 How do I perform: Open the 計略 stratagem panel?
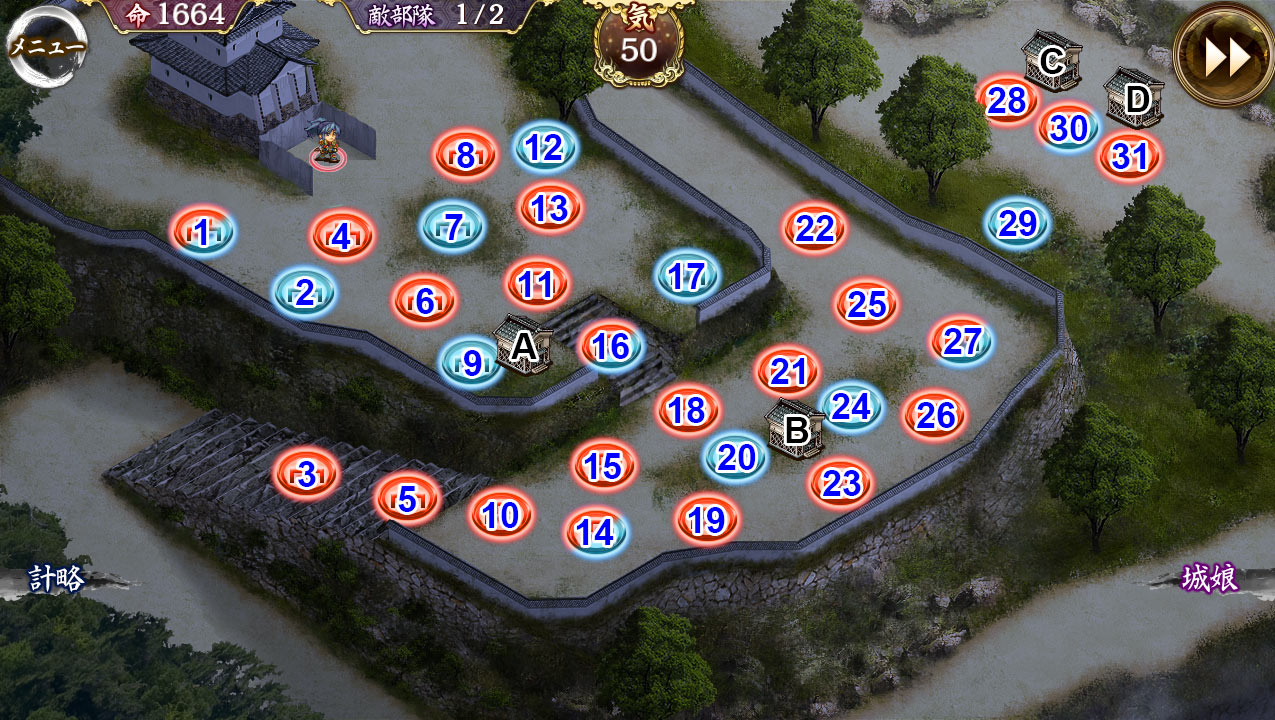click(56, 578)
